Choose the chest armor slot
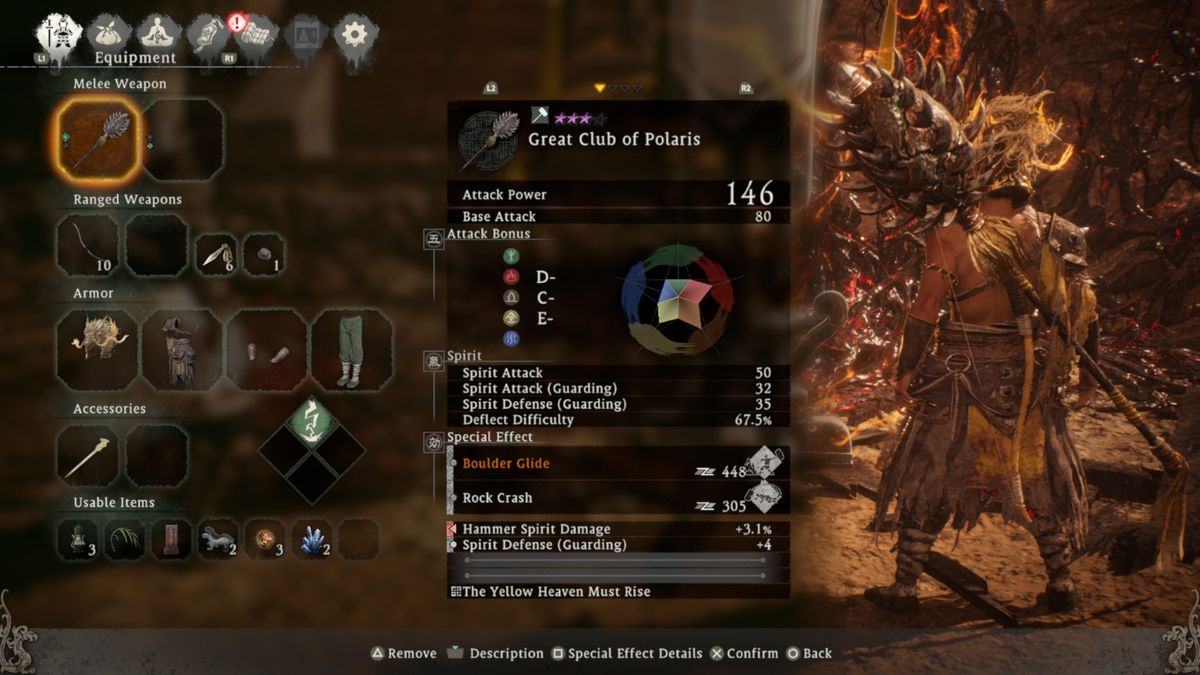Viewport: 1200px width, 675px height. (x=182, y=349)
